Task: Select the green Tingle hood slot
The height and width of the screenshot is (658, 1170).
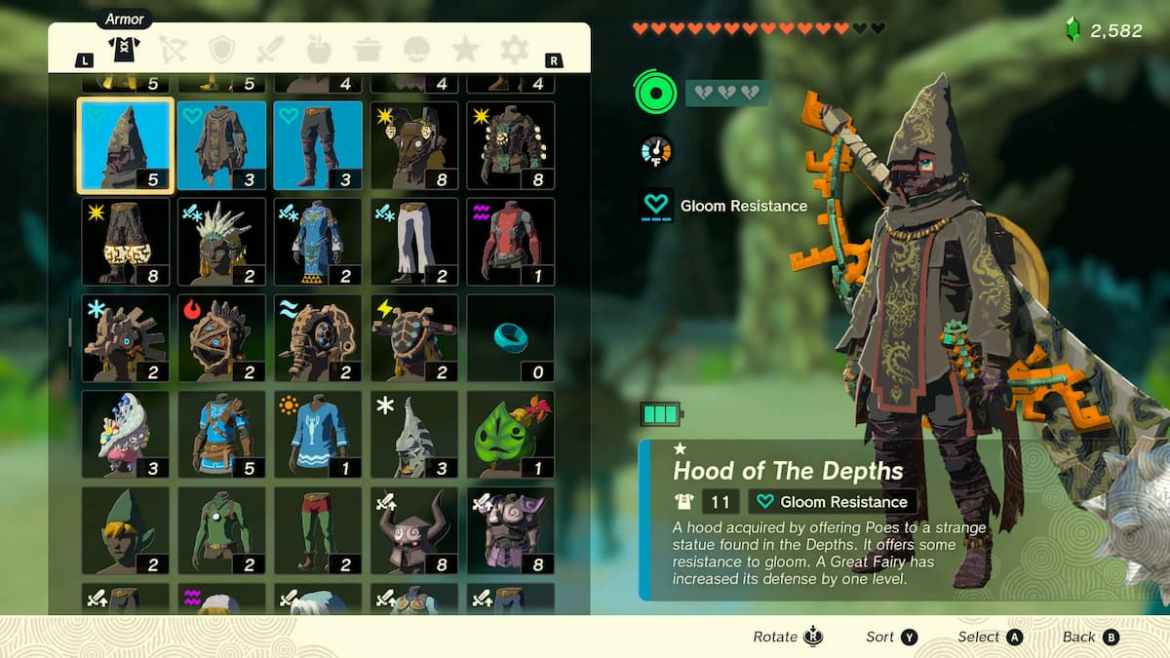Action: click(x=125, y=530)
